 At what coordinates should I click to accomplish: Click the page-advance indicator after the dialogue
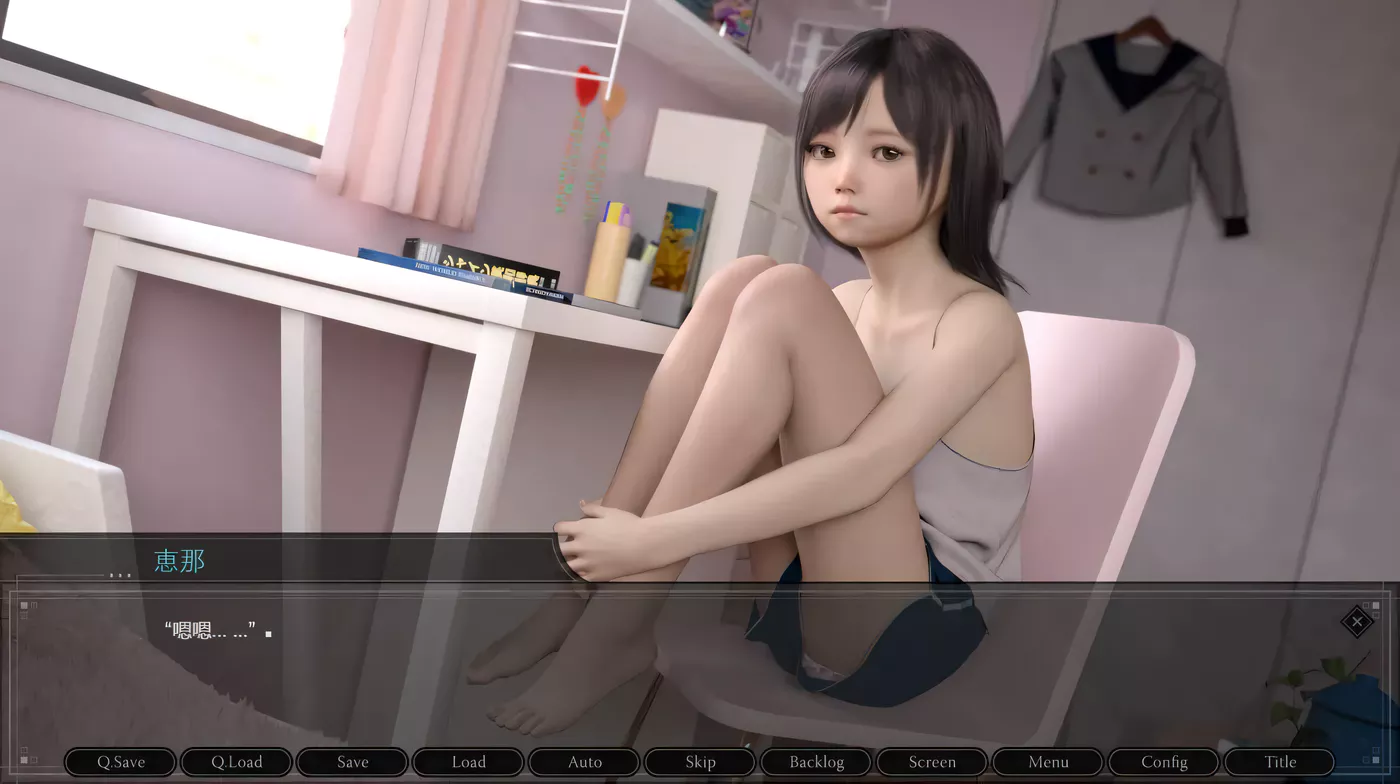pyautogui.click(x=268, y=634)
